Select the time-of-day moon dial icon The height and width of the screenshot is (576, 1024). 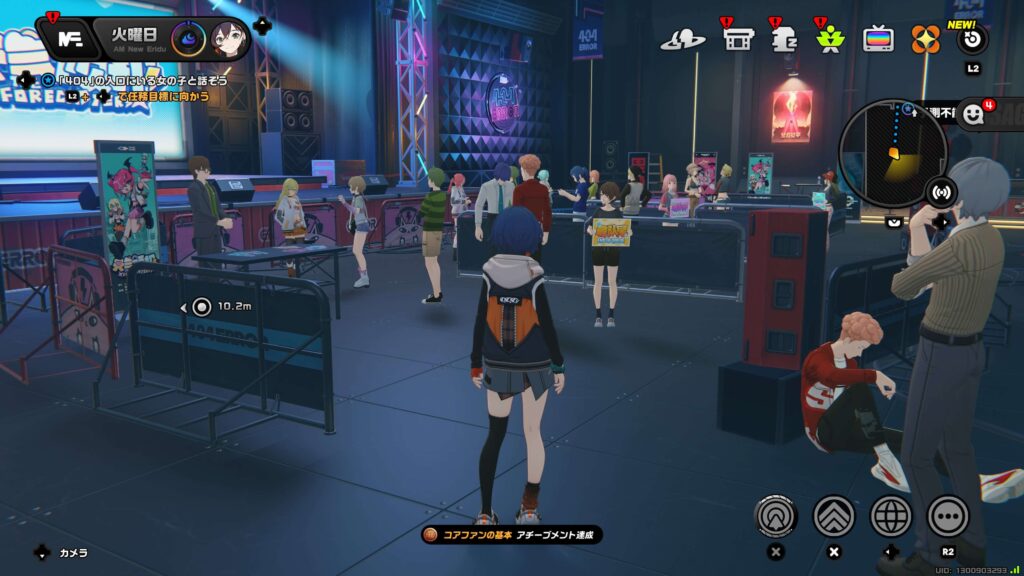coord(189,39)
